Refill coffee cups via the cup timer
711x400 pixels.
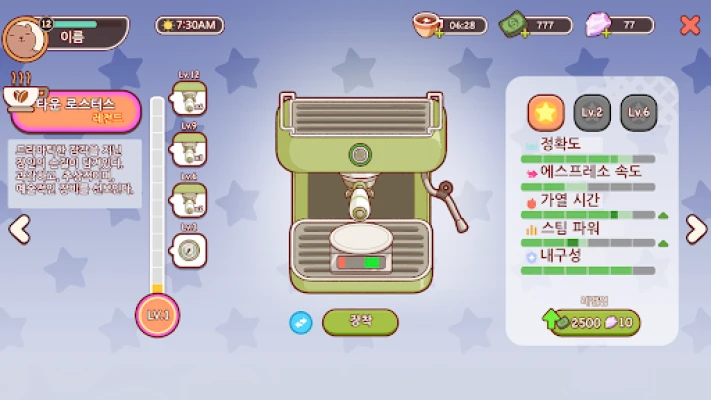click(451, 25)
